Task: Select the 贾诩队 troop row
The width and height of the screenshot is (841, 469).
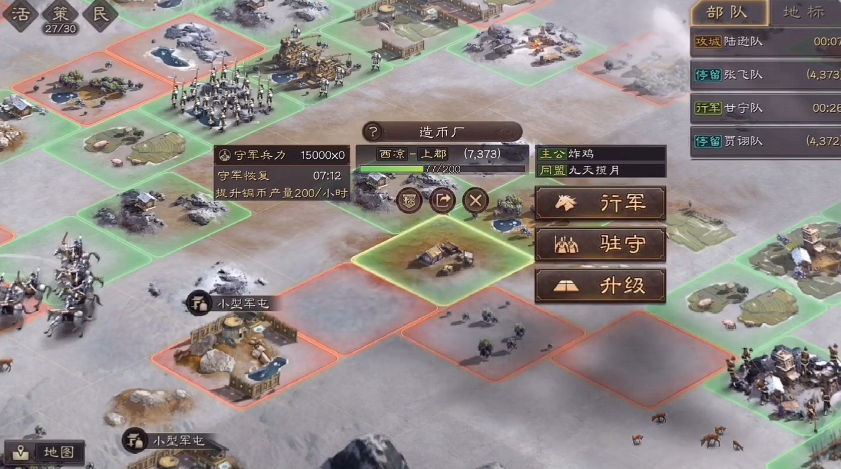Action: 766,141
